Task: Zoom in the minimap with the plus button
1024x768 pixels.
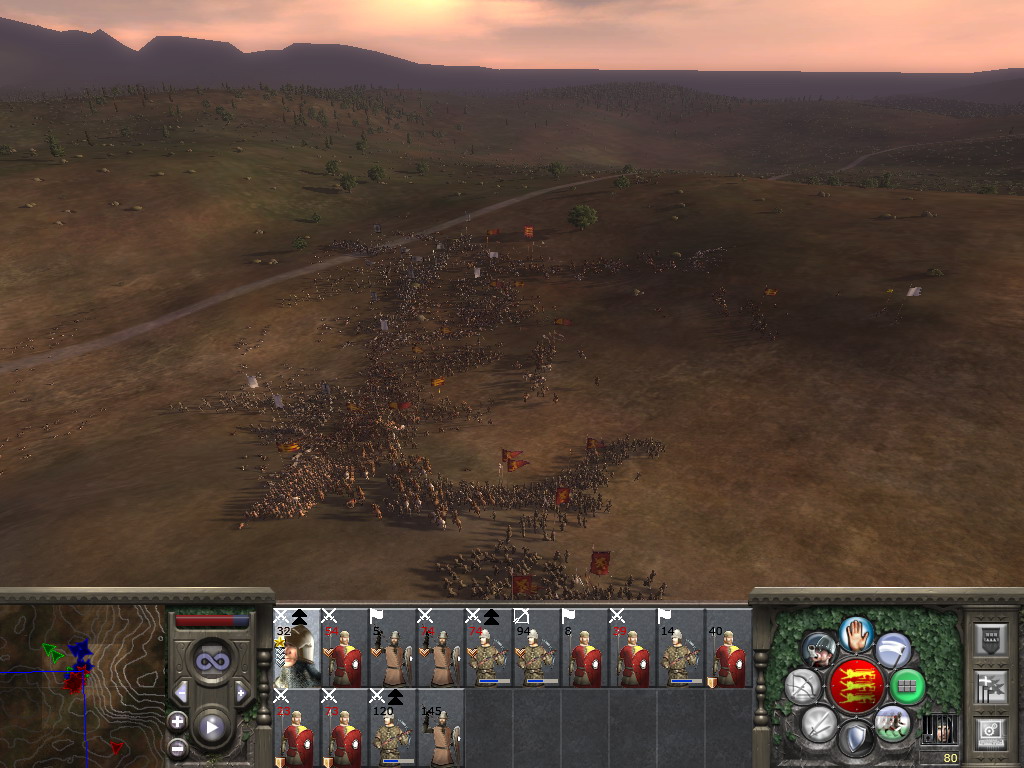Action: click(x=177, y=720)
